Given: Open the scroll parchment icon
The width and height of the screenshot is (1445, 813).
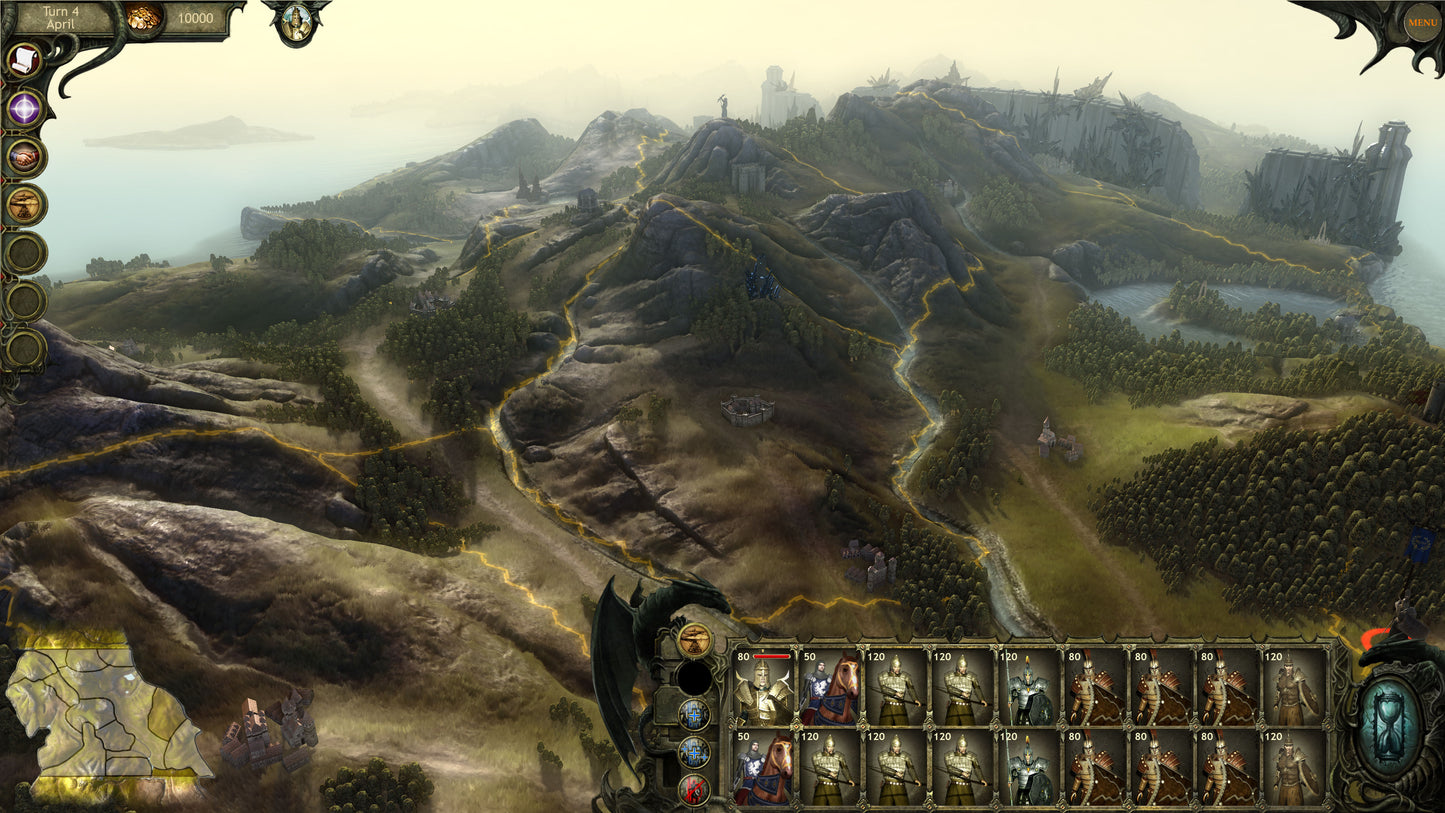Looking at the screenshot, I should pos(23,61).
